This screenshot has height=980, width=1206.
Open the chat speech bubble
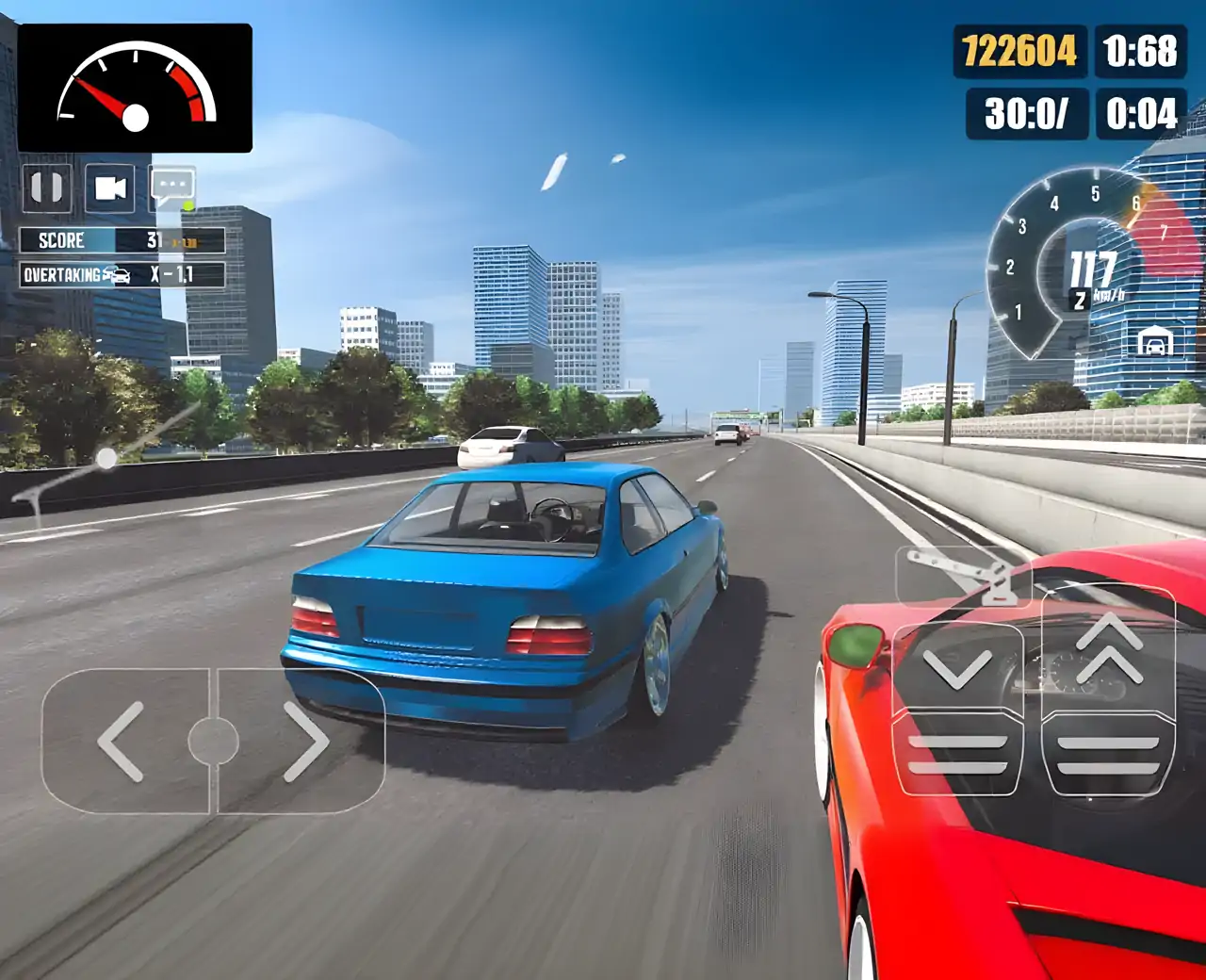pos(172,188)
